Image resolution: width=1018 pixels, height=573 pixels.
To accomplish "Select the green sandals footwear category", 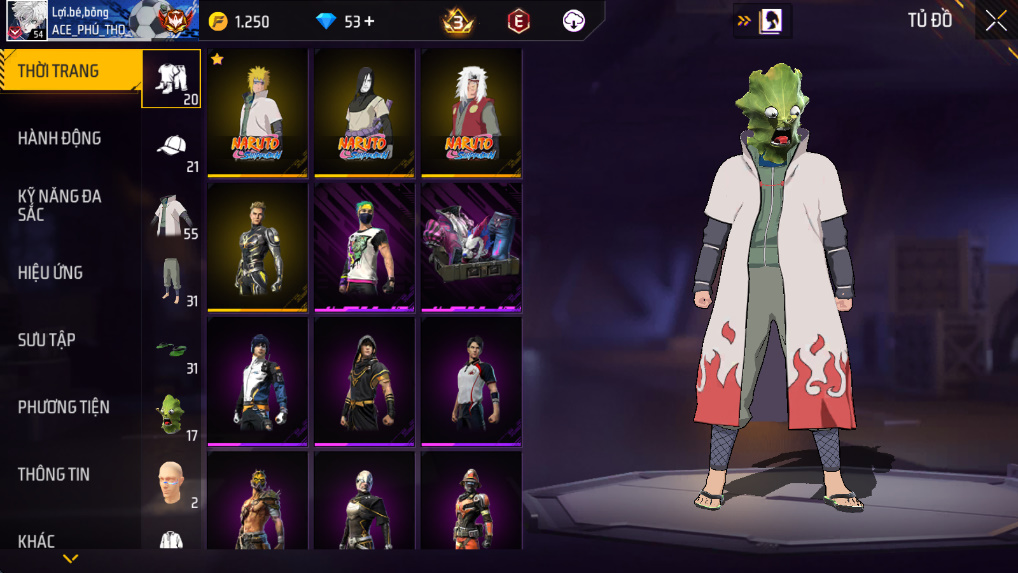I will coord(172,350).
